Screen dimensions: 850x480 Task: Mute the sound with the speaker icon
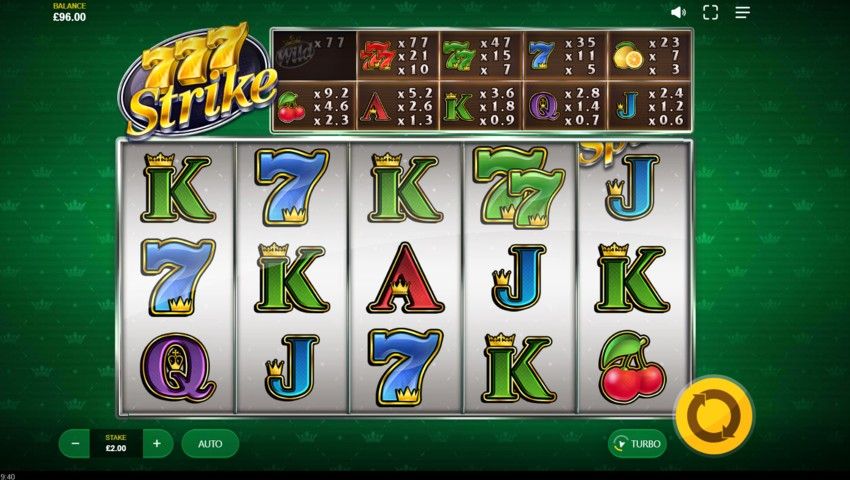pos(678,13)
